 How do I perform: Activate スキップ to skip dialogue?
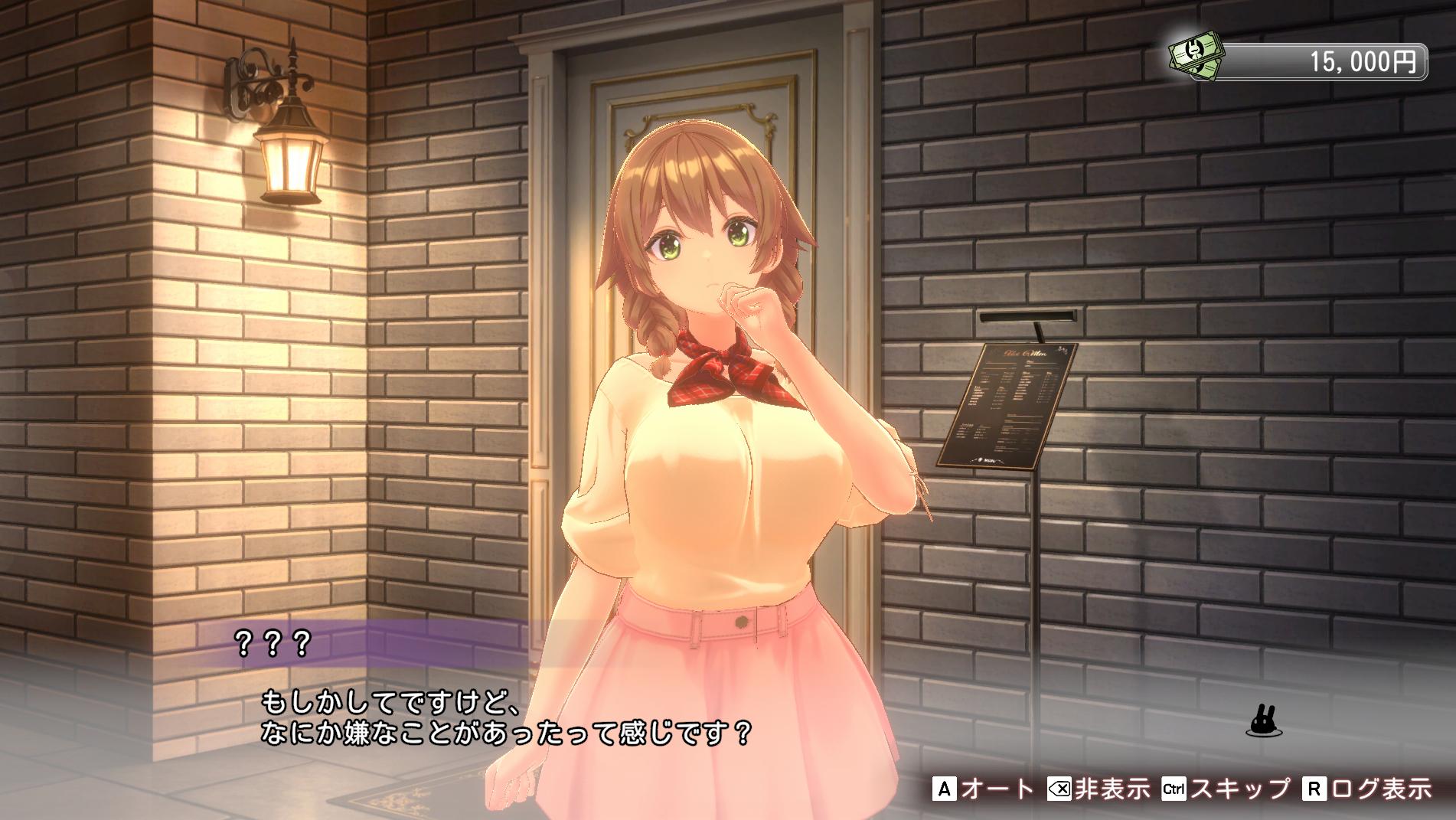[x=1226, y=789]
